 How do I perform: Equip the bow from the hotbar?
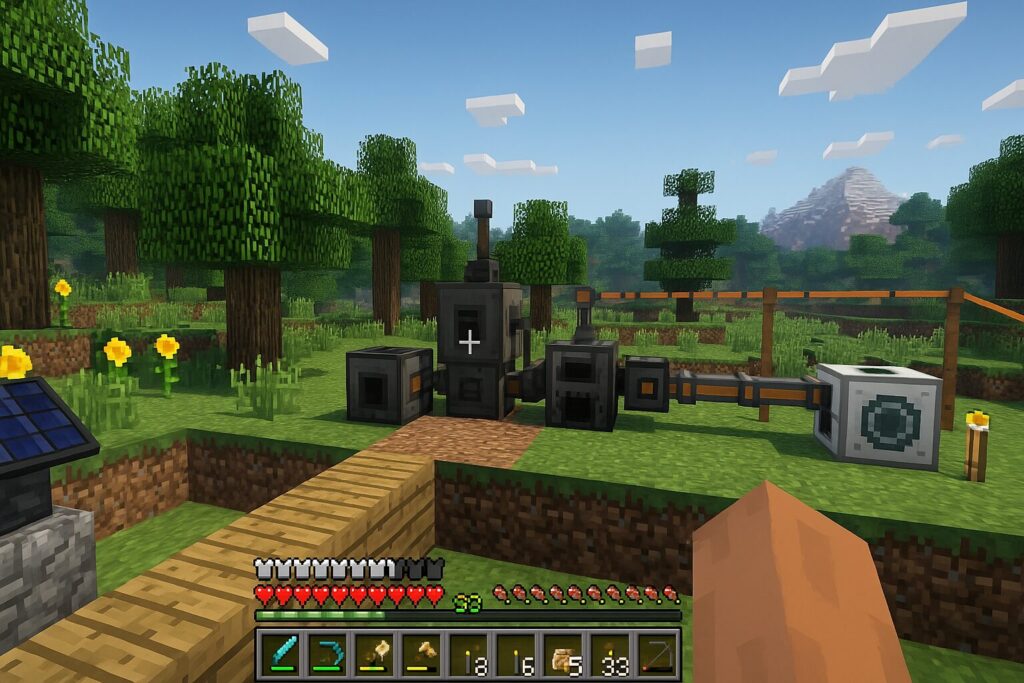[655, 653]
